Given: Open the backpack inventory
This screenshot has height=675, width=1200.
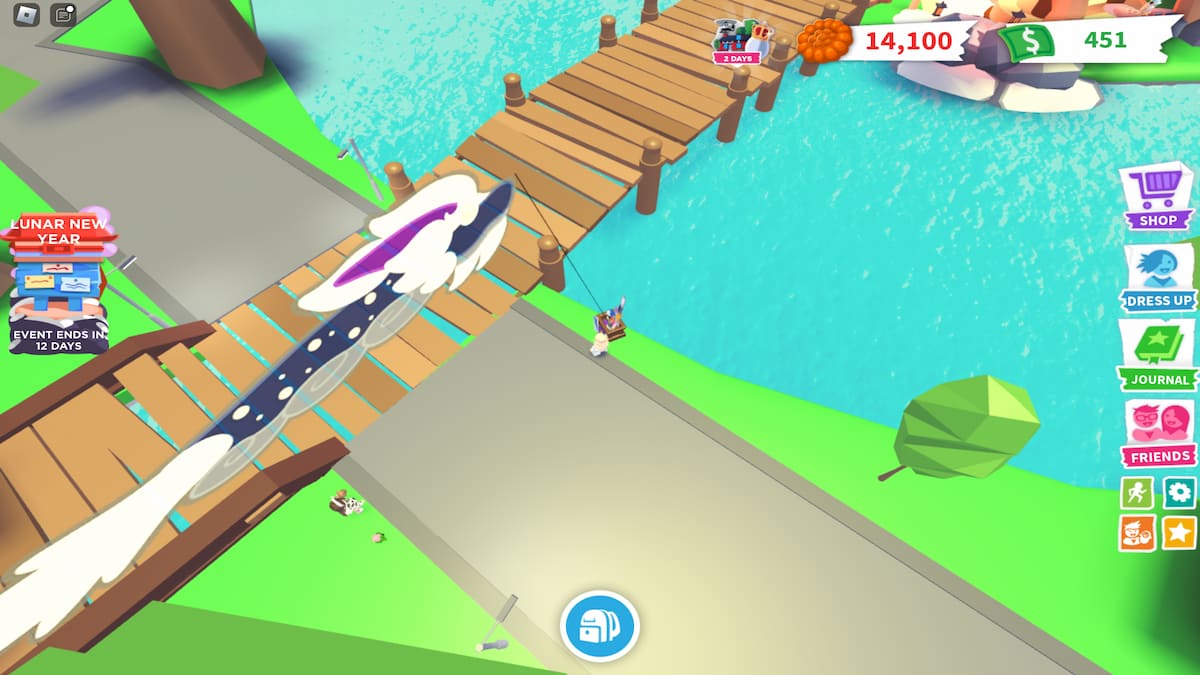Looking at the screenshot, I should point(599,627).
